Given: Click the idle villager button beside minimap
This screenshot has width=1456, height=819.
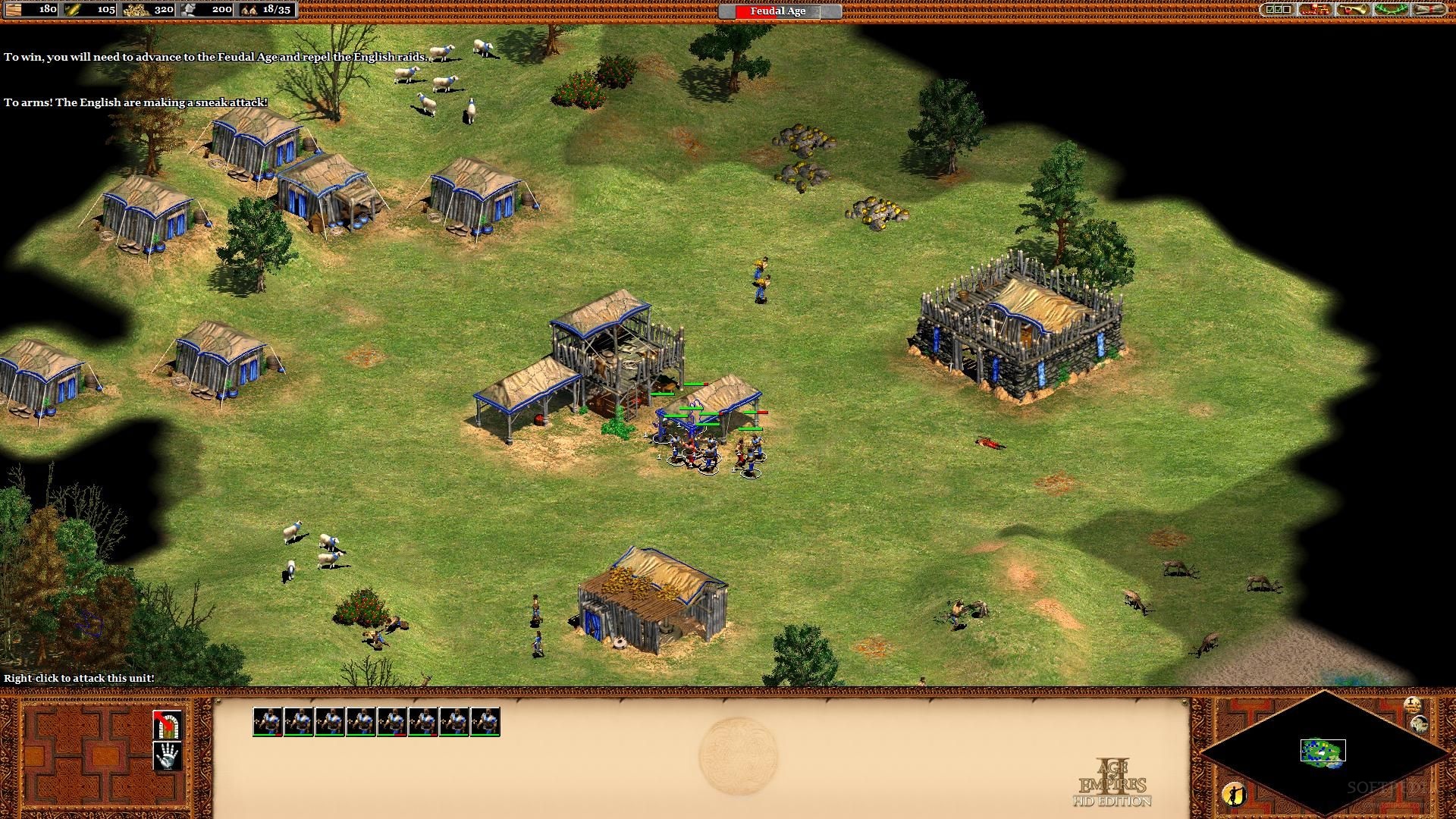Looking at the screenshot, I should point(1234,794).
